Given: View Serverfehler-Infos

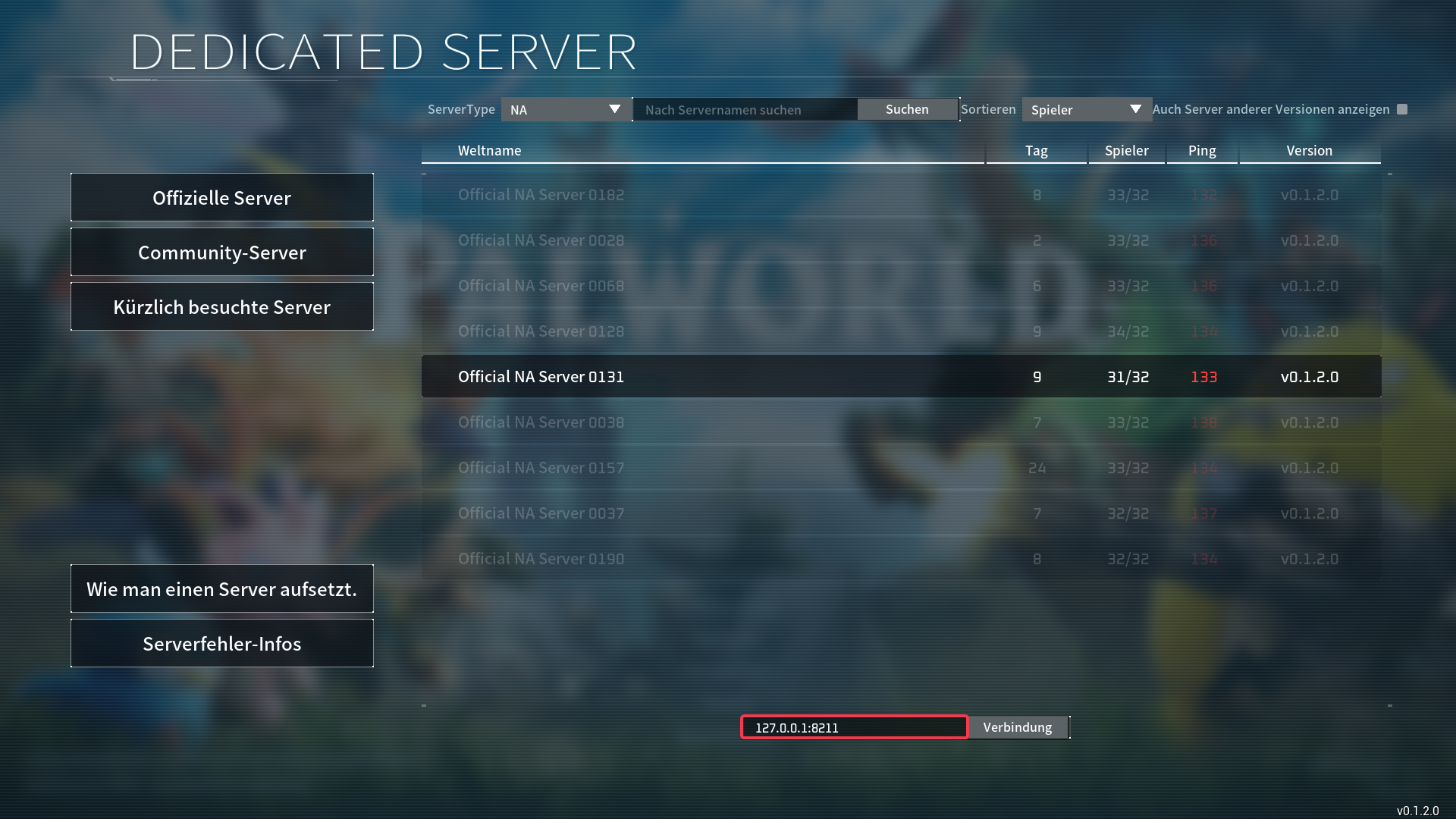Looking at the screenshot, I should [x=221, y=644].
